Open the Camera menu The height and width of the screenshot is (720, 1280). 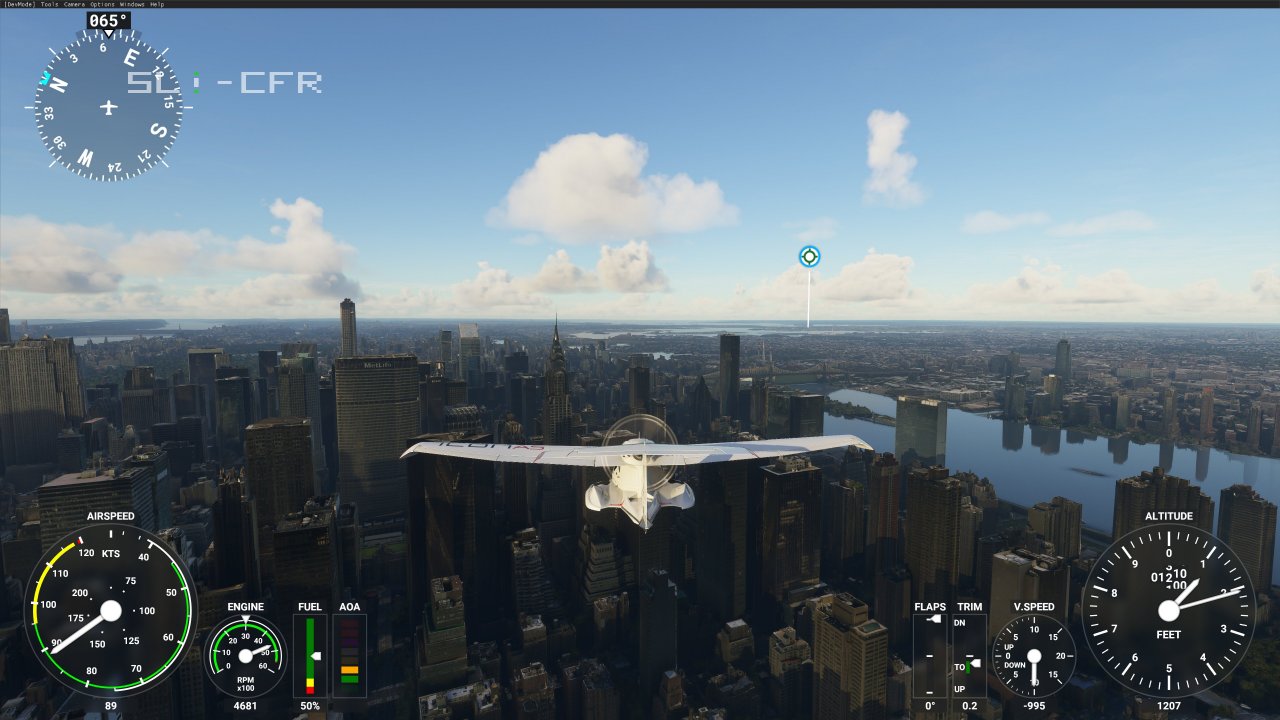click(75, 4)
